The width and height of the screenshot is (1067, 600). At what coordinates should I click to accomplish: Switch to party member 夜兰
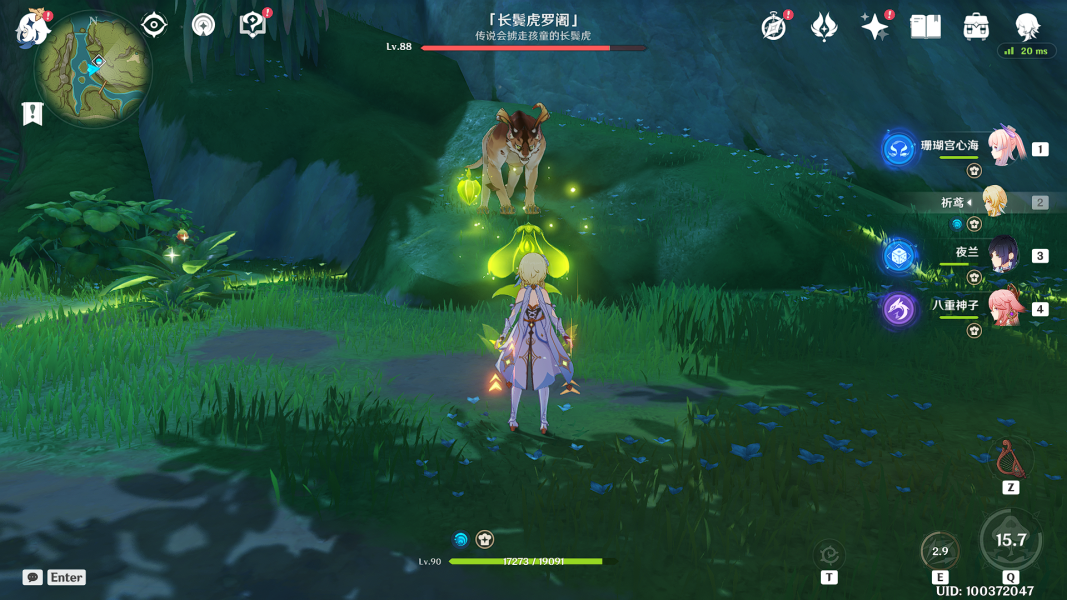(1003, 255)
